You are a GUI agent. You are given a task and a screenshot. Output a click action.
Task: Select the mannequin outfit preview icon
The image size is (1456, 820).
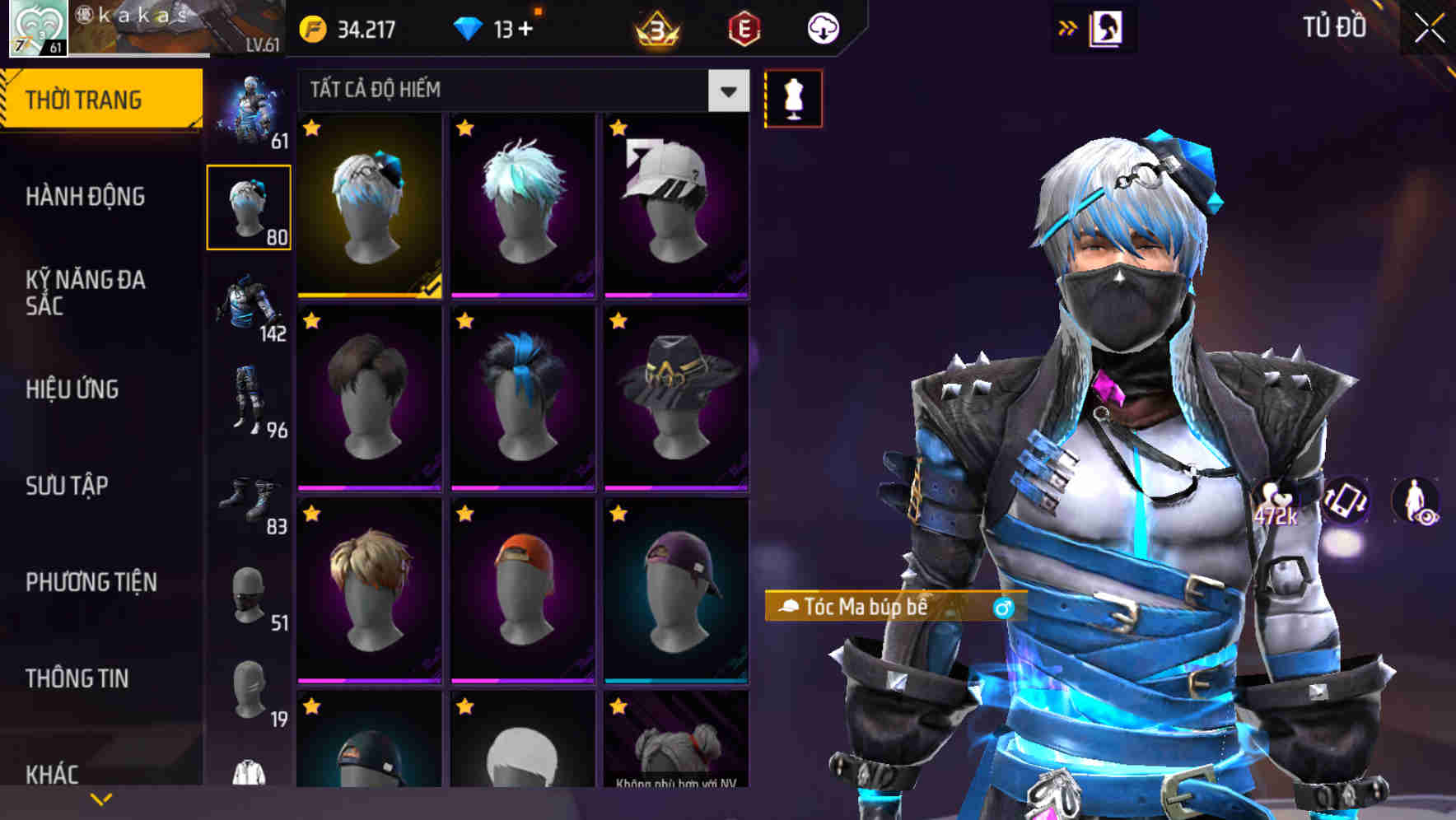(793, 97)
